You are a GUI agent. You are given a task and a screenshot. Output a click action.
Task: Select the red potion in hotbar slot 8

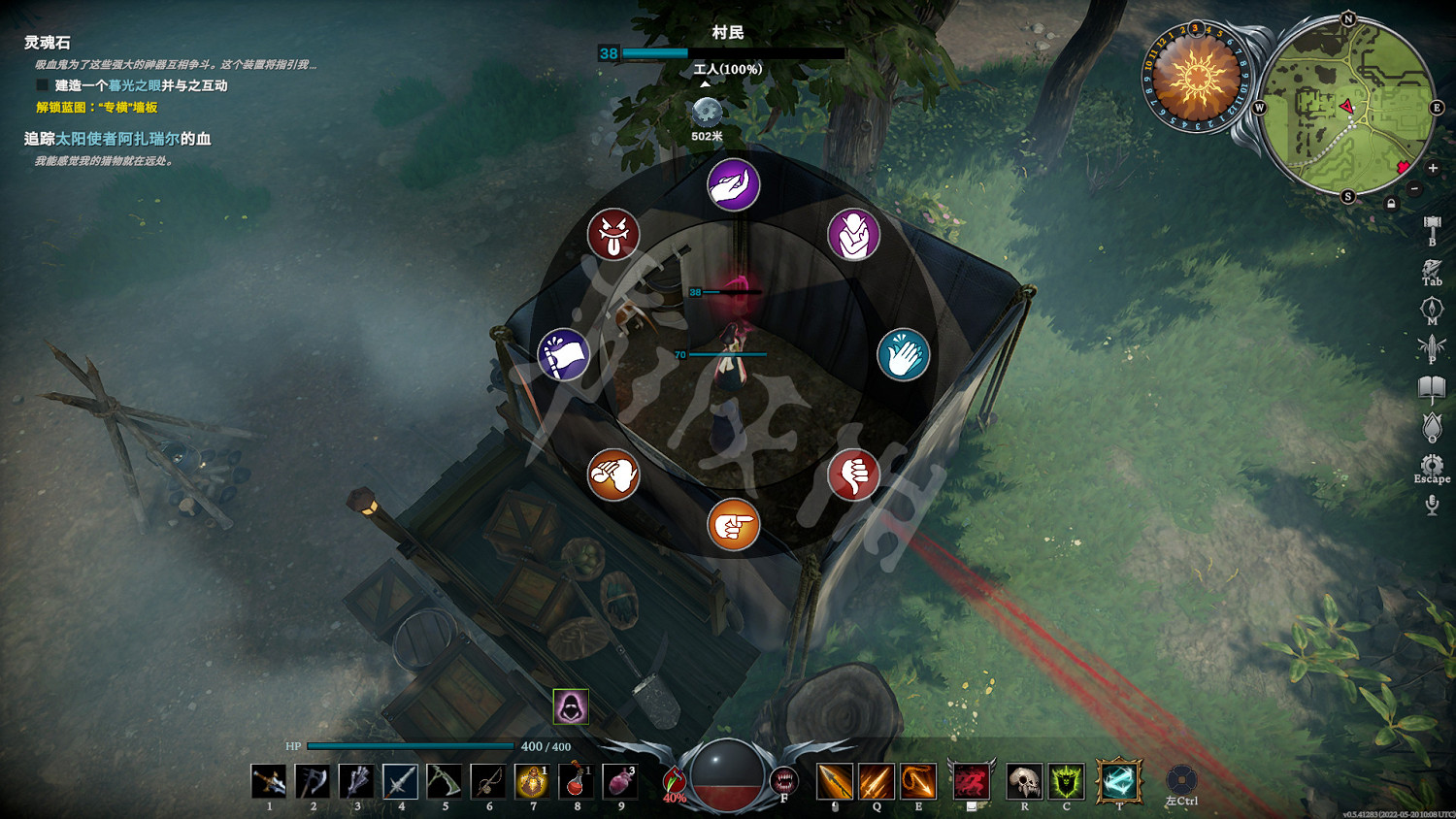577,781
